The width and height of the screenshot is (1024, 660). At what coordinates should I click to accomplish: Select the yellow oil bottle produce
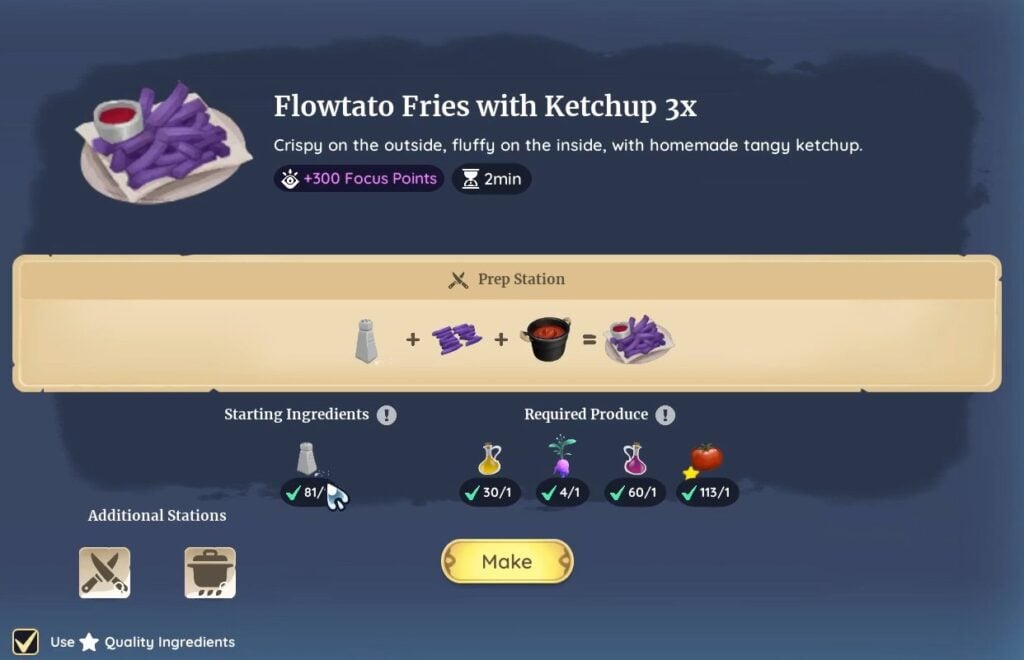coord(489,459)
